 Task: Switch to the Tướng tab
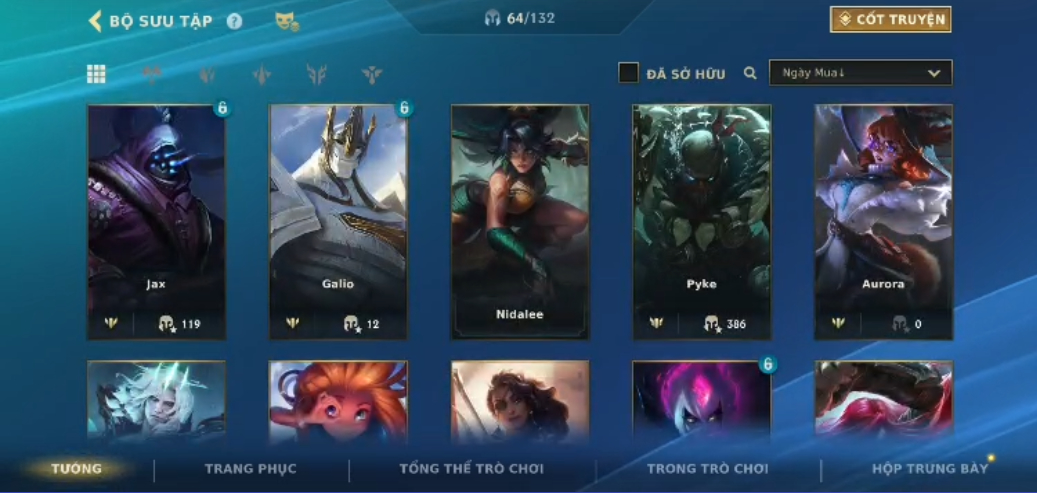point(77,469)
